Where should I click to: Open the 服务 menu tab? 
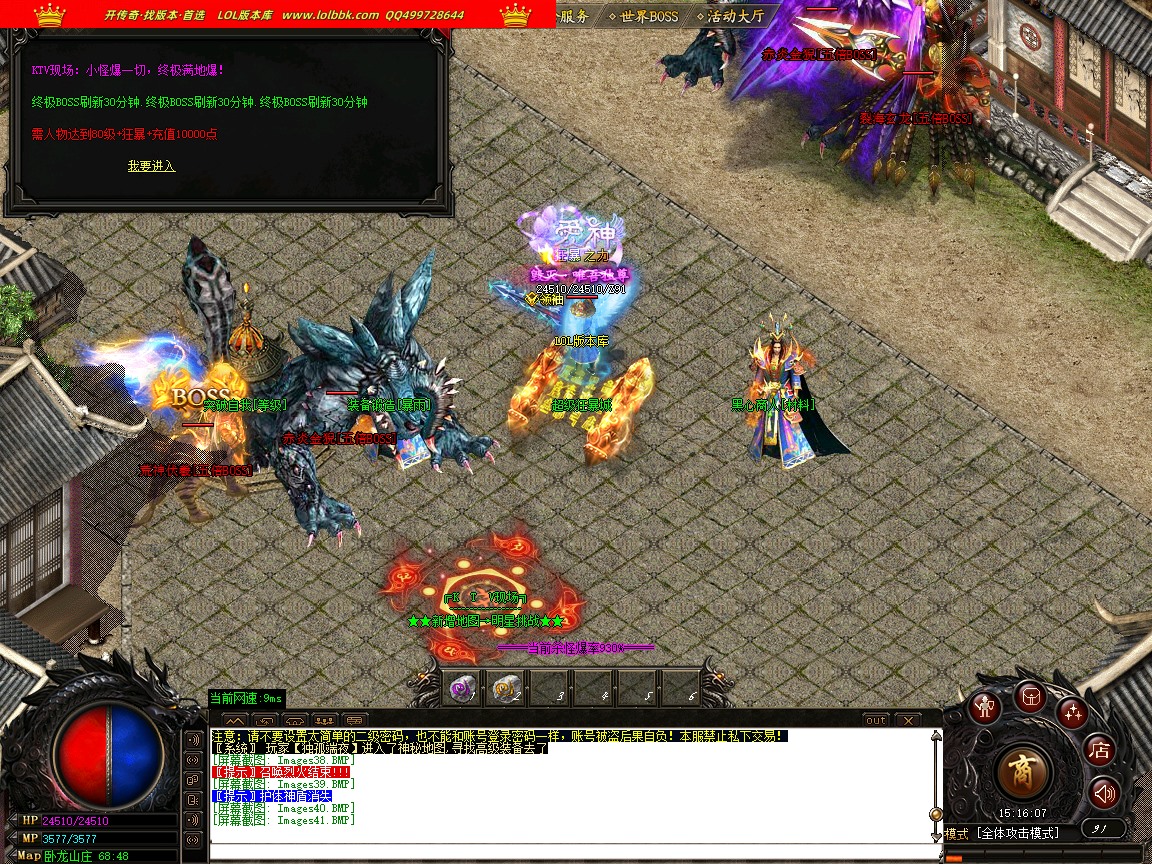(575, 16)
